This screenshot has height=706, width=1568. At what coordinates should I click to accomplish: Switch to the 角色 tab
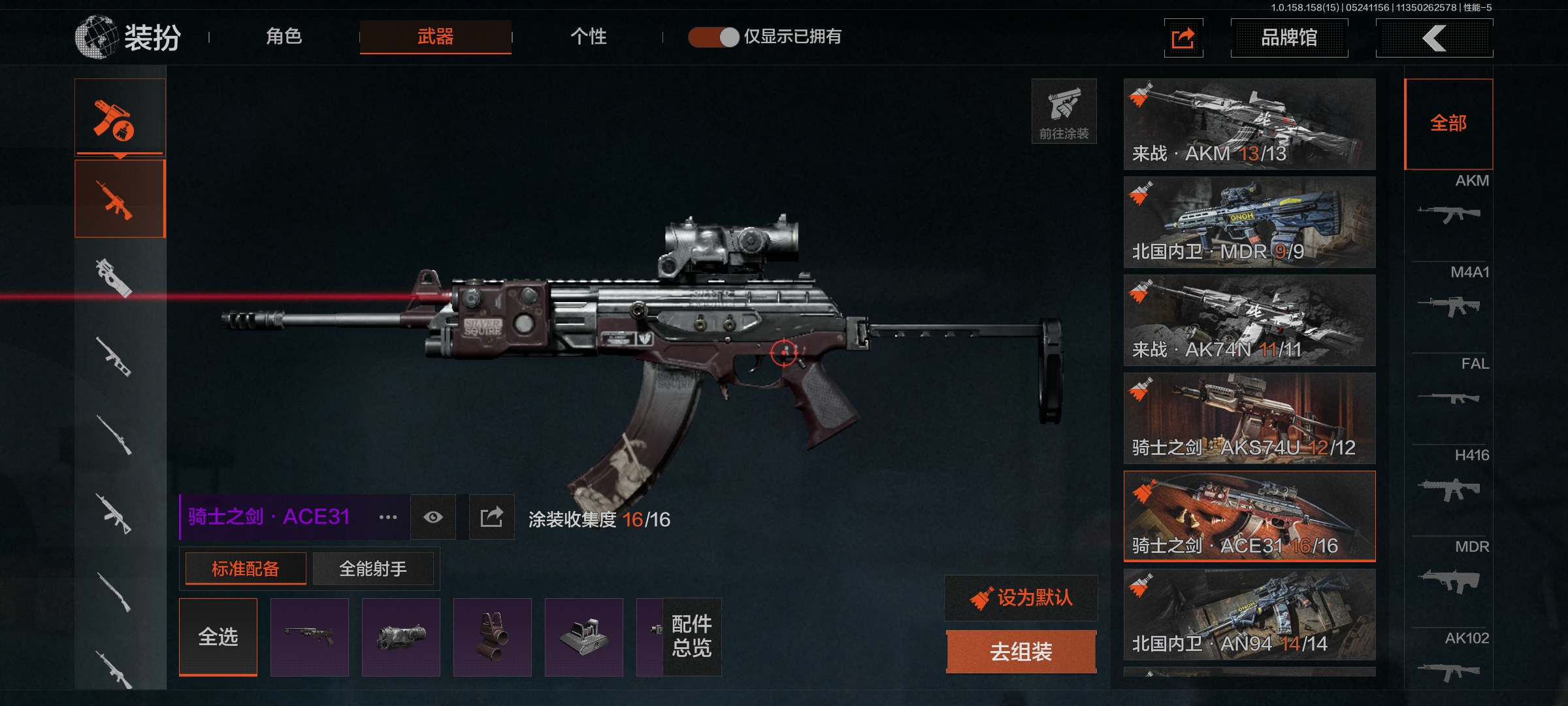284,37
